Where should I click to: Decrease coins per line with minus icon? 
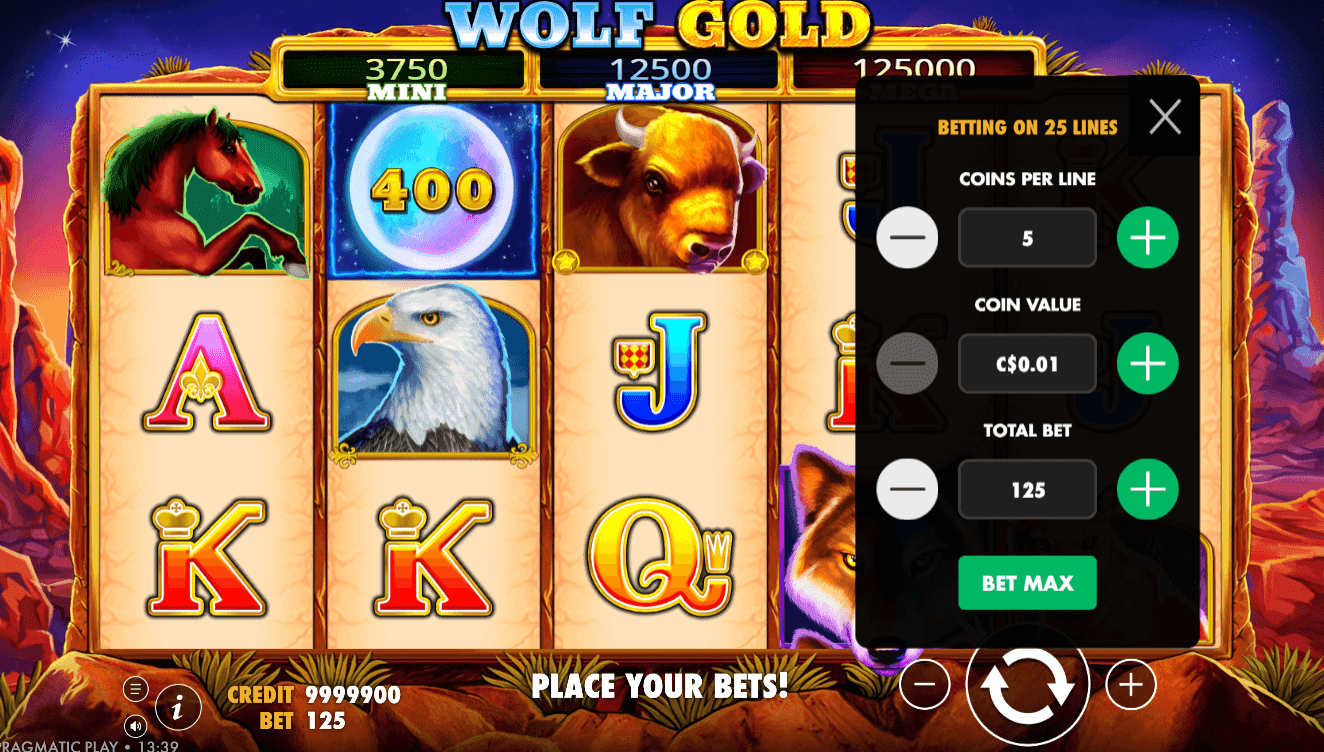(x=907, y=237)
